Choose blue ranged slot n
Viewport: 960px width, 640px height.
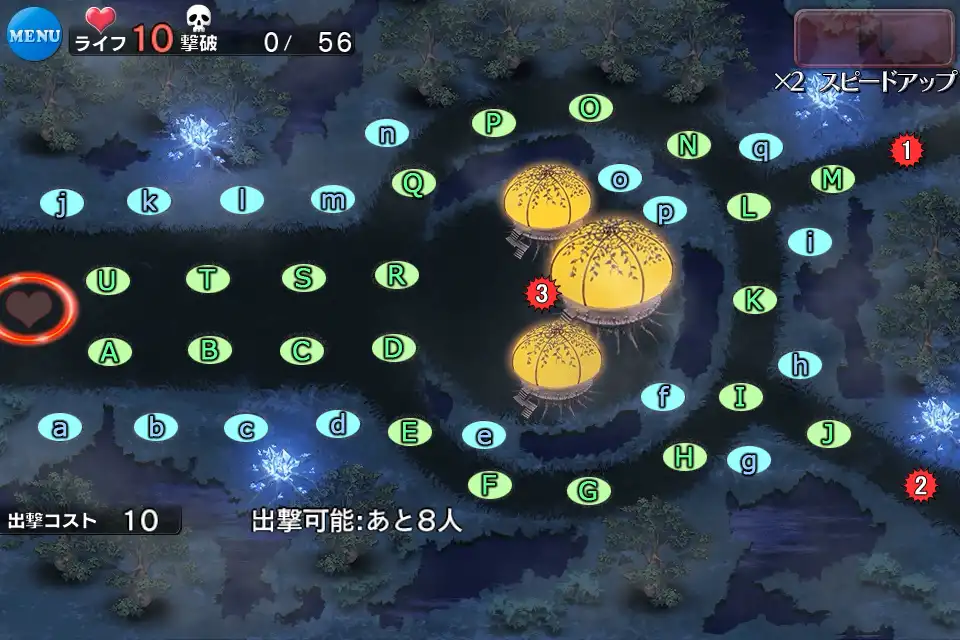click(387, 134)
